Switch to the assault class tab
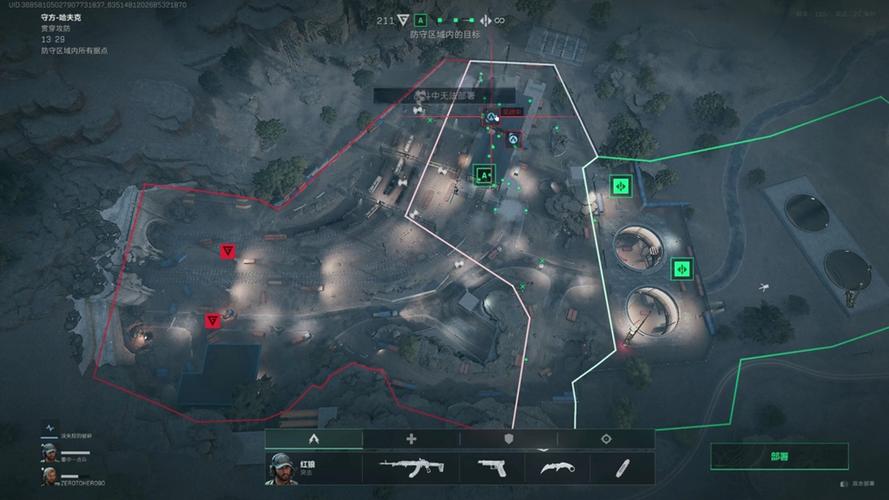This screenshot has height=500, width=889. tap(313, 439)
